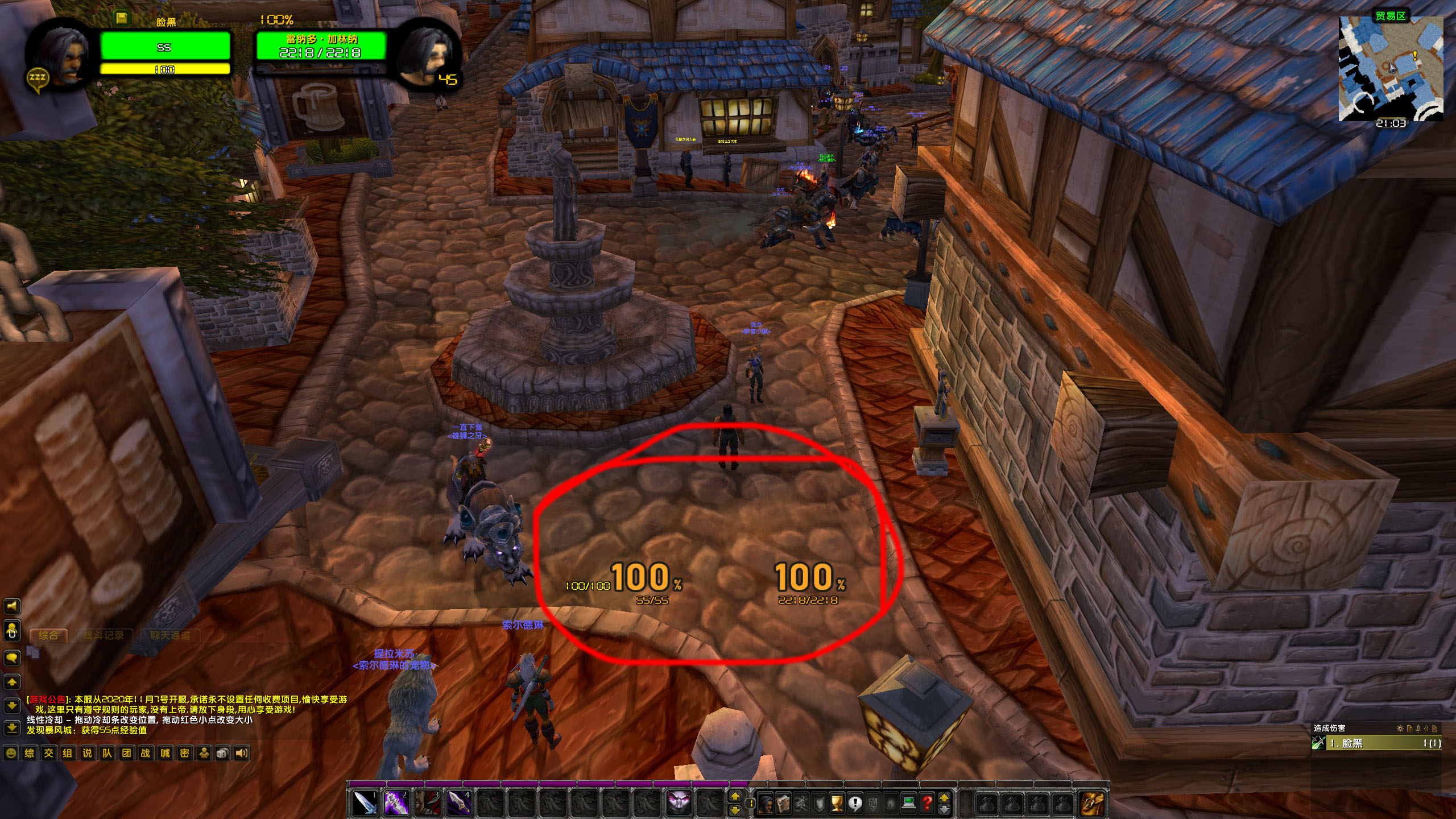Viewport: 1456px width, 819px height.
Task: Click the yellow experience bar under 脸黑
Action: click(x=165, y=69)
